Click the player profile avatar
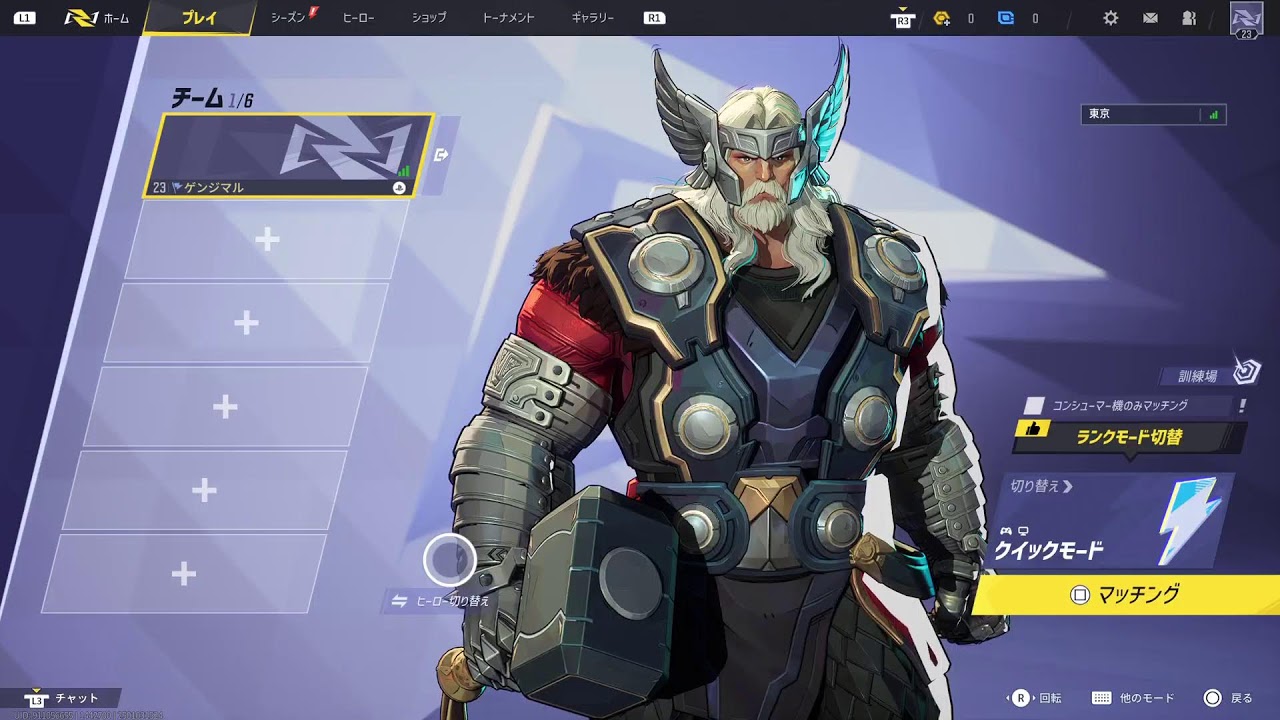The width and height of the screenshot is (1280, 720). (x=1246, y=18)
